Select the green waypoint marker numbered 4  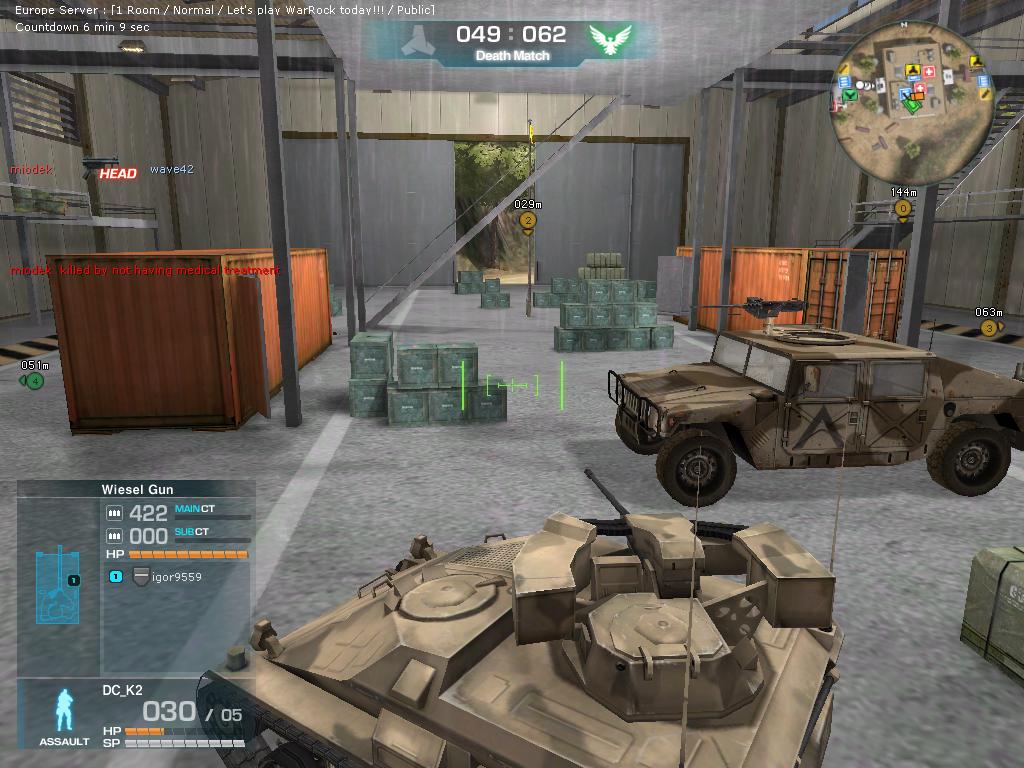coord(35,380)
